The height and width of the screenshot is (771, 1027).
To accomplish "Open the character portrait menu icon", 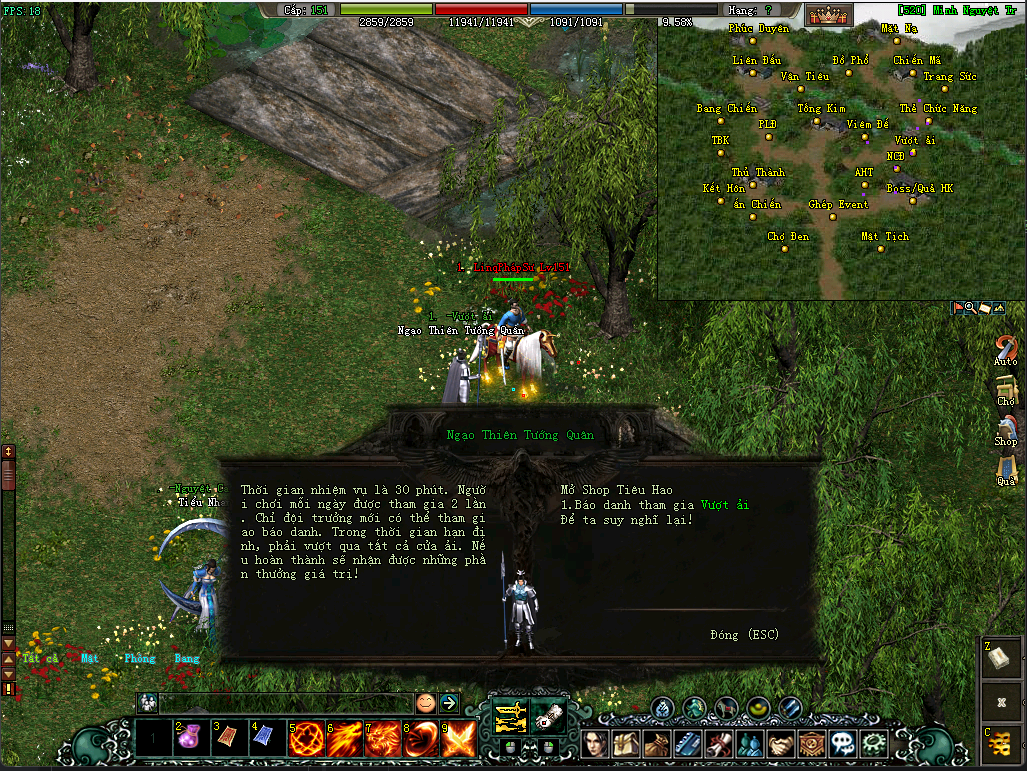I will click(597, 744).
